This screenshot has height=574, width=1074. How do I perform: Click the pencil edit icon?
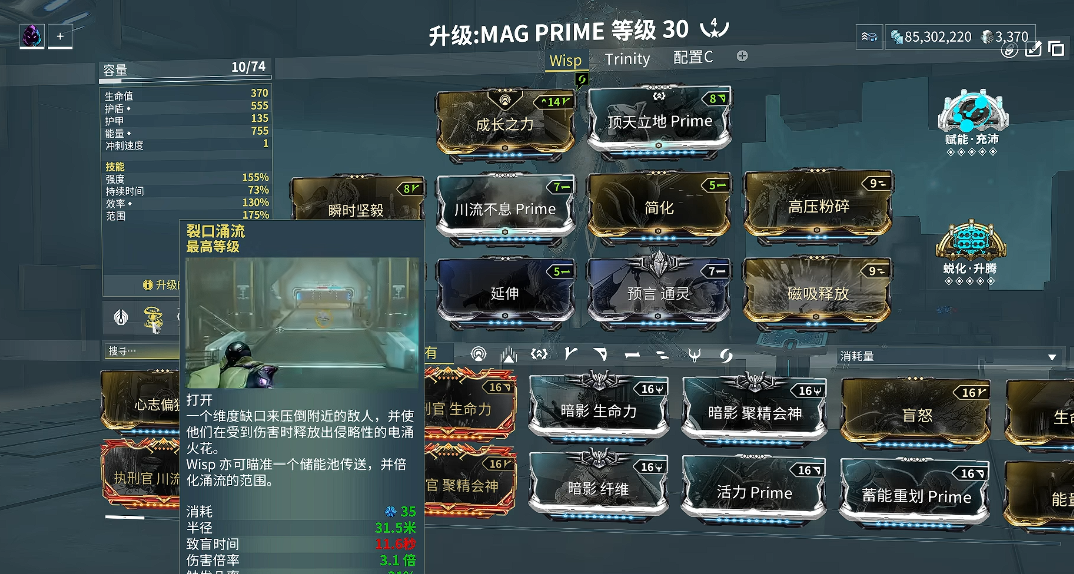(1033, 48)
